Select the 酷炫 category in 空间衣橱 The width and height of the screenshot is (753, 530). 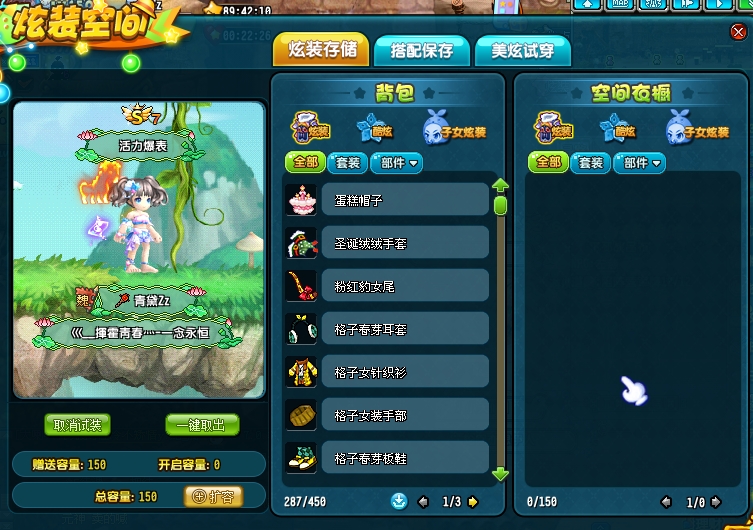[x=617, y=129]
